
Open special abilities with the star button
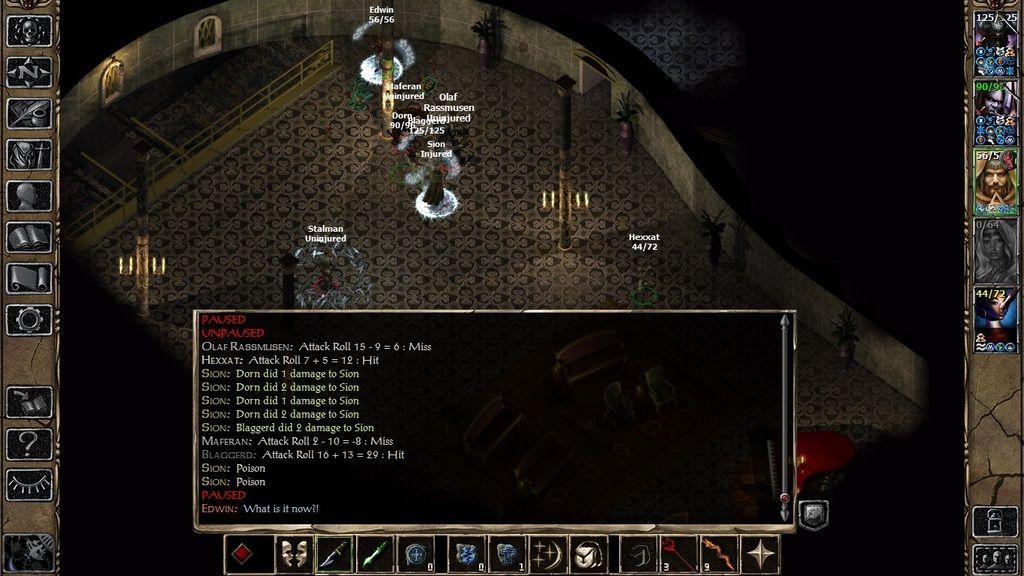coord(763,554)
